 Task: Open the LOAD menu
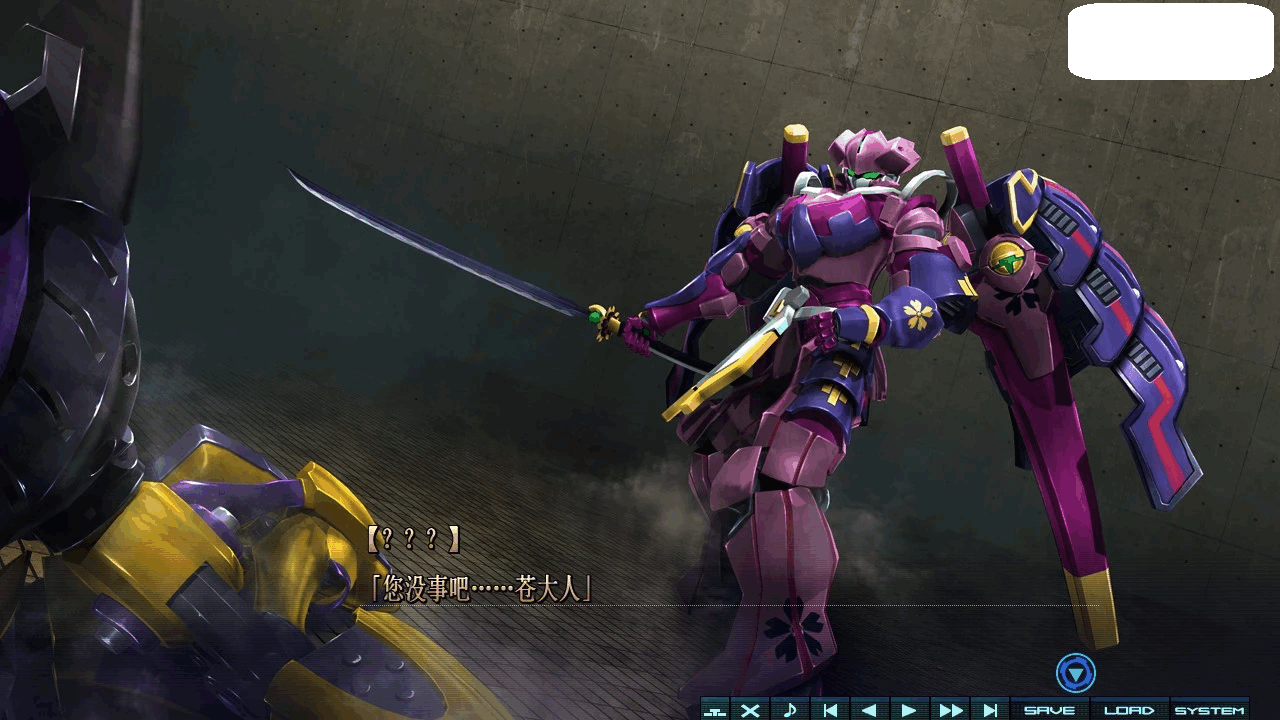(x=1129, y=709)
